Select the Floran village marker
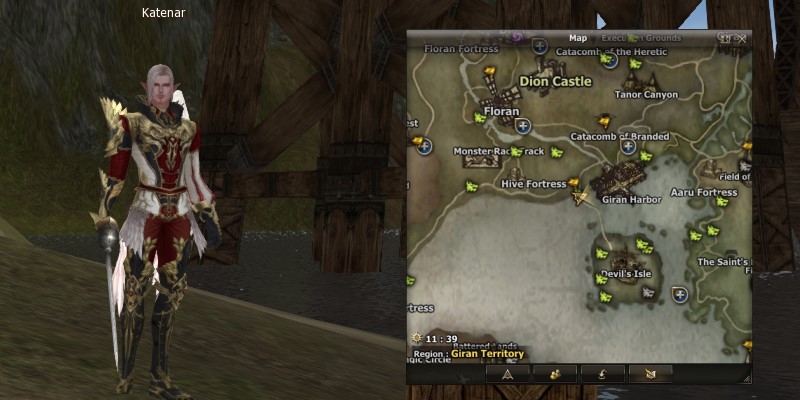800x400 pixels. coord(501,111)
